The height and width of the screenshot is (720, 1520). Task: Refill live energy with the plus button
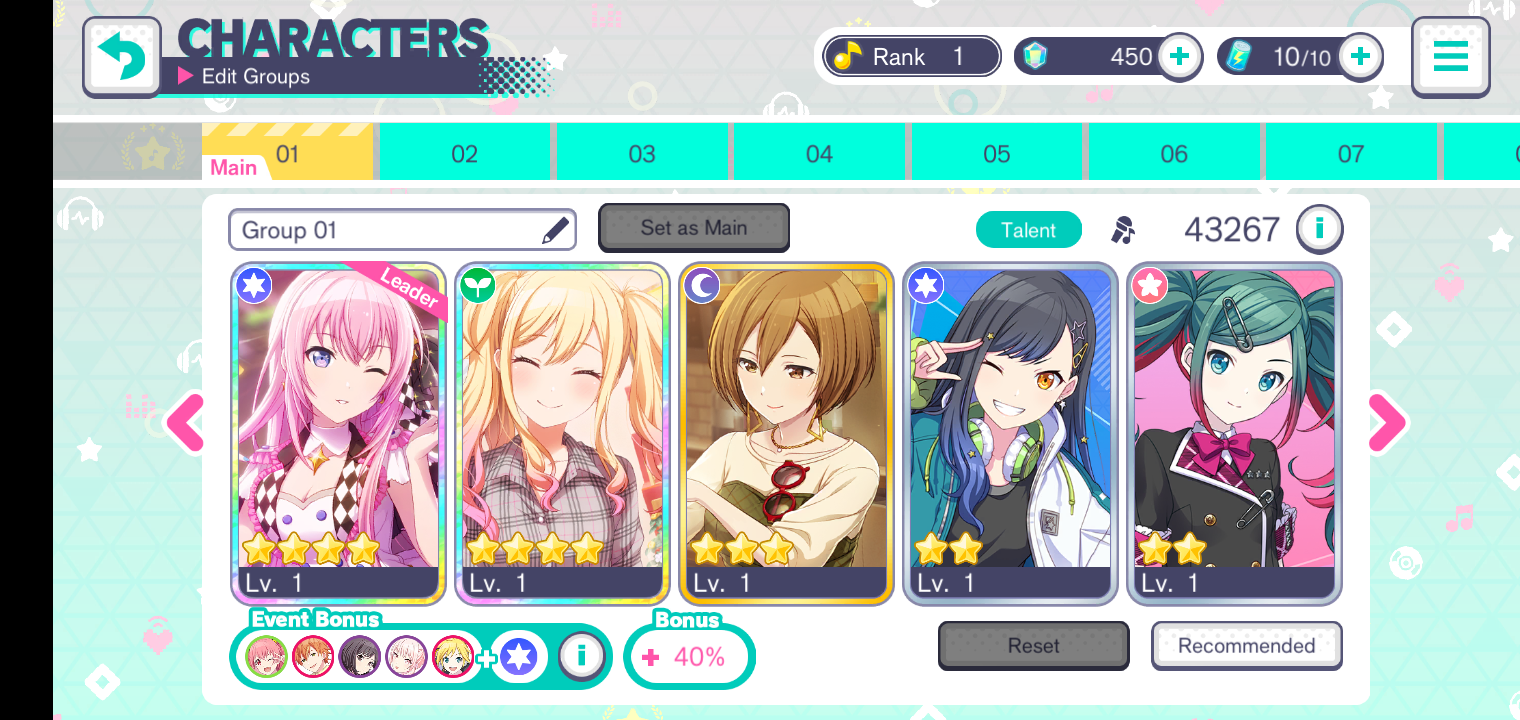1360,57
